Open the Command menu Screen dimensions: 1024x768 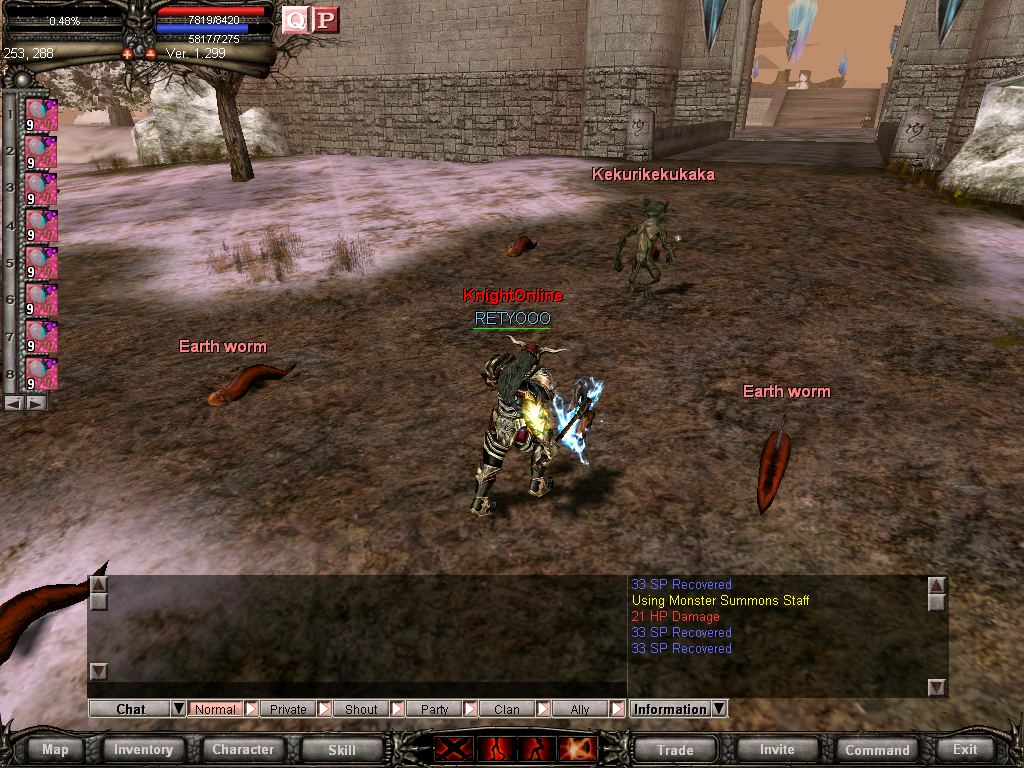pyautogui.click(x=877, y=749)
